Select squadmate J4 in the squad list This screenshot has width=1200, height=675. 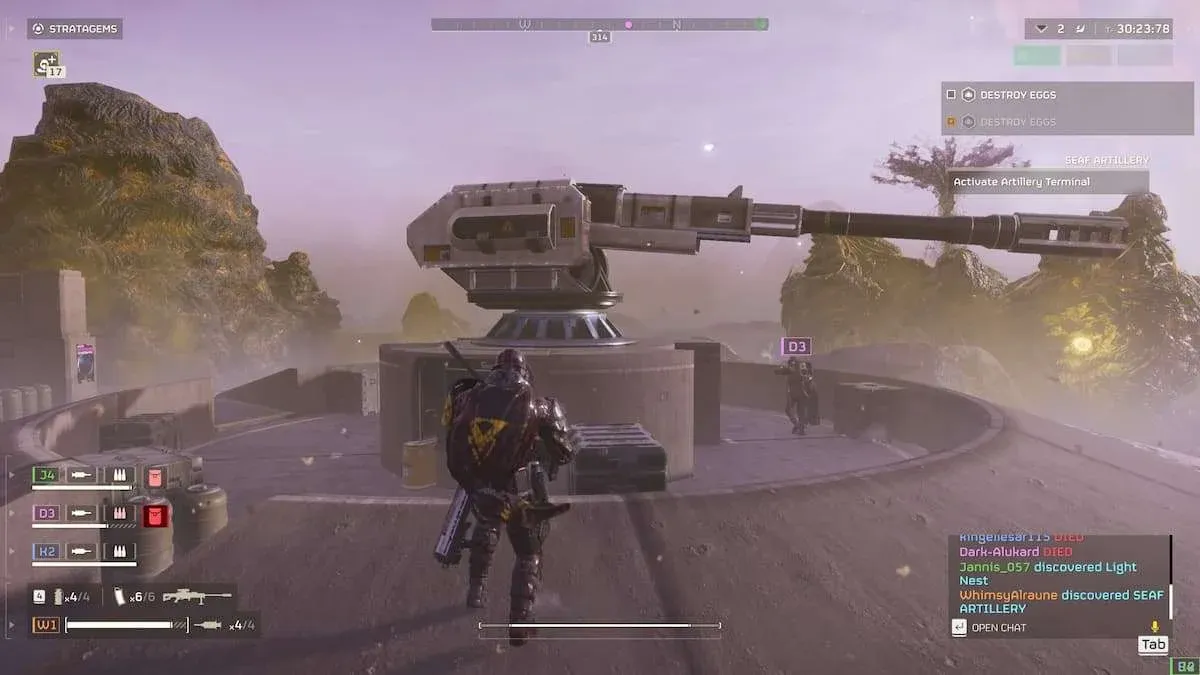coord(46,475)
